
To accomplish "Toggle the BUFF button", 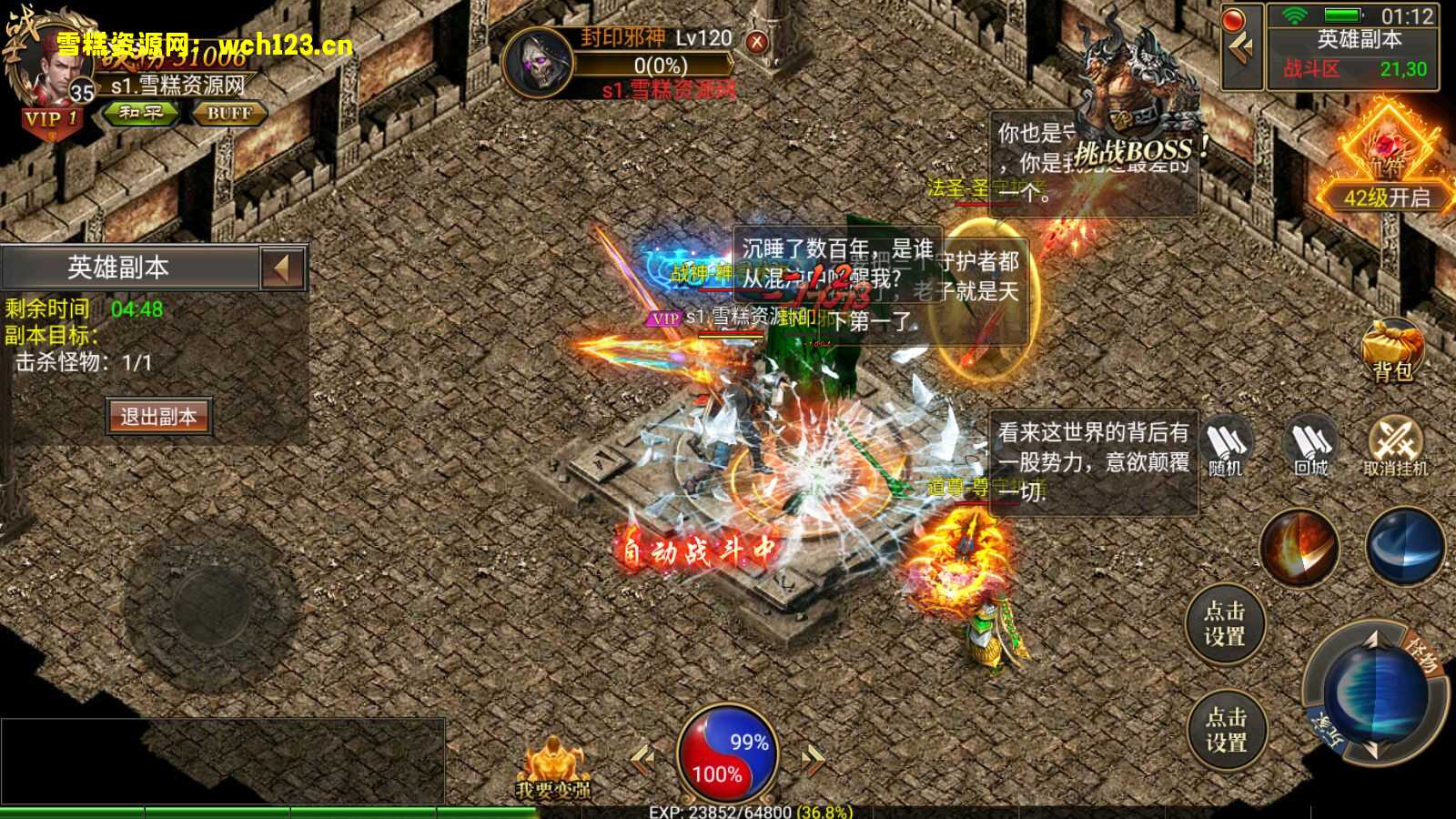I will point(230,115).
